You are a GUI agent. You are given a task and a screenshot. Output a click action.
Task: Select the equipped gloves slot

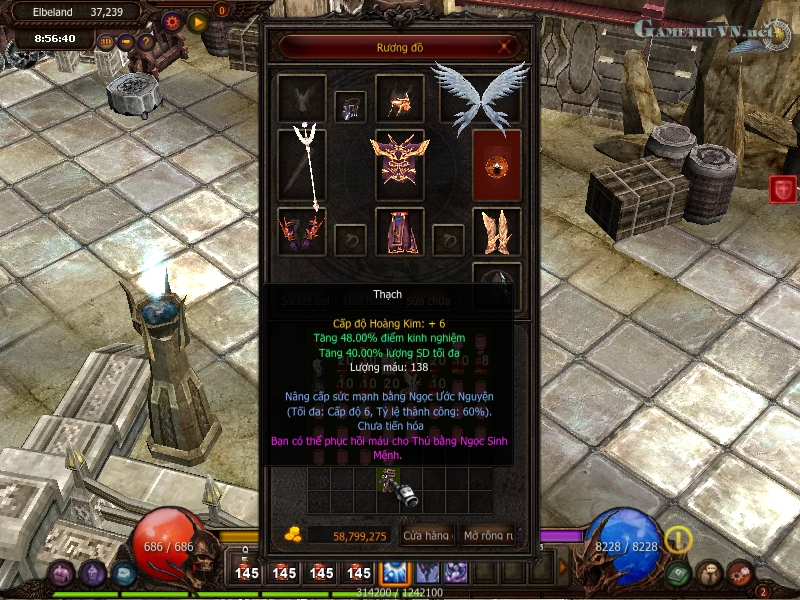(x=301, y=231)
